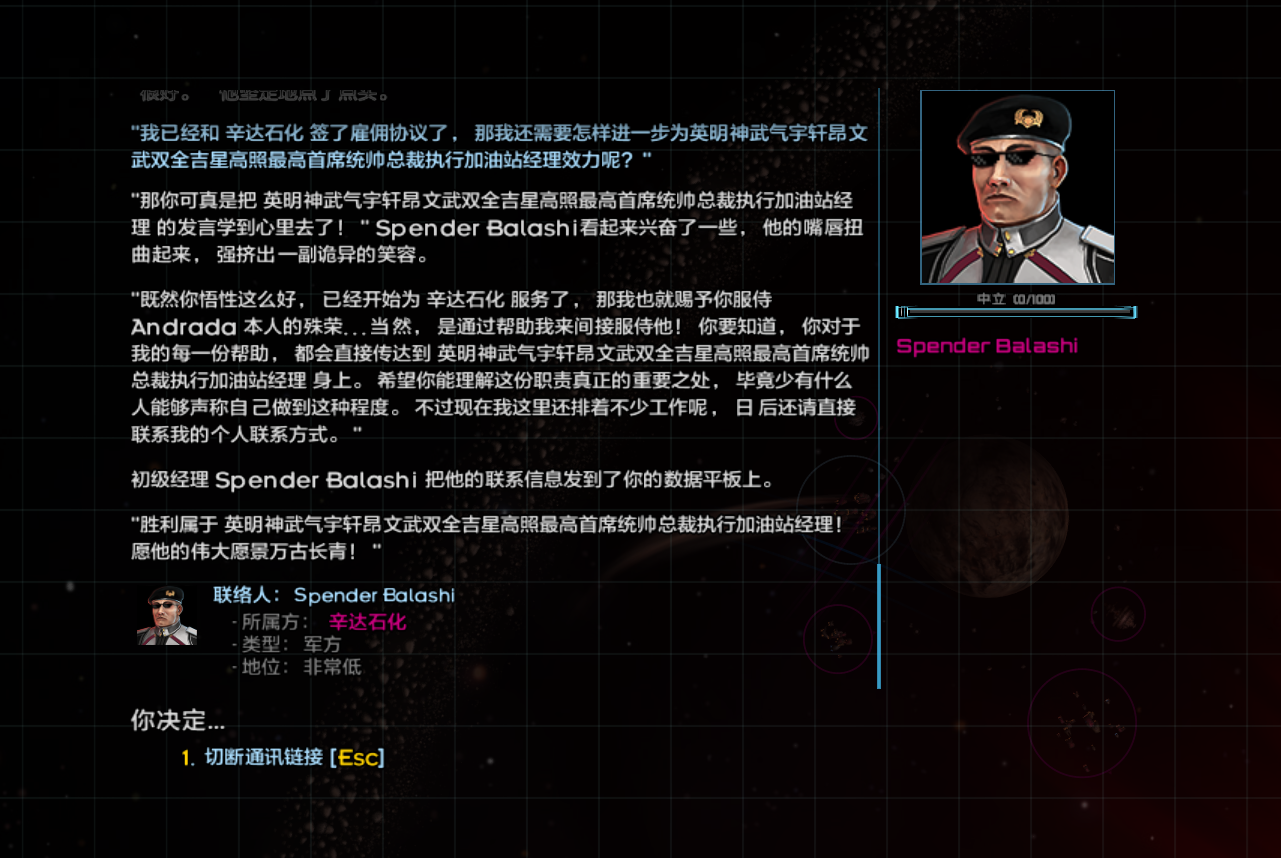Expand the 所属方 faction details

[x=266, y=621]
